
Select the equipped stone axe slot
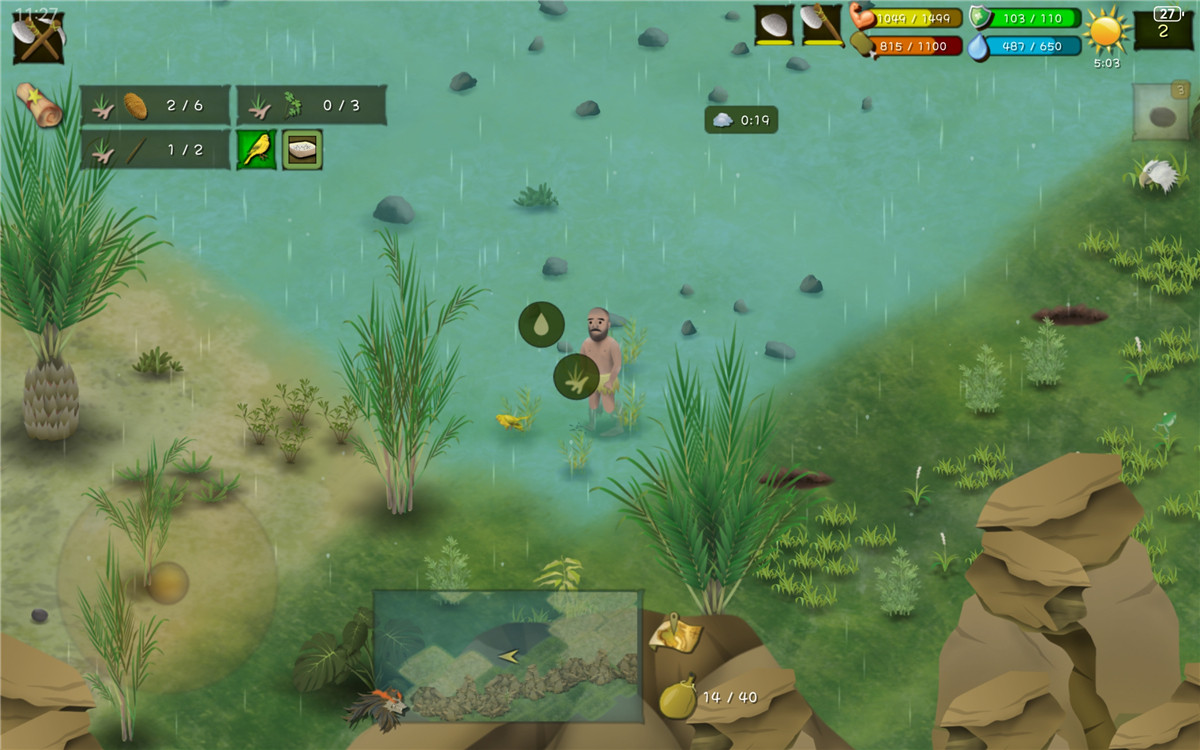tap(822, 25)
